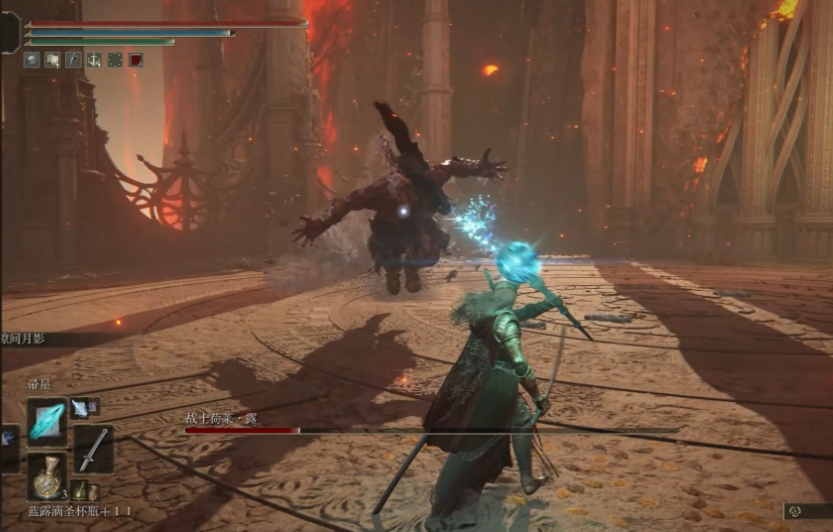Click the red square status icon
Image resolution: width=833 pixels, height=532 pixels.
136,60
